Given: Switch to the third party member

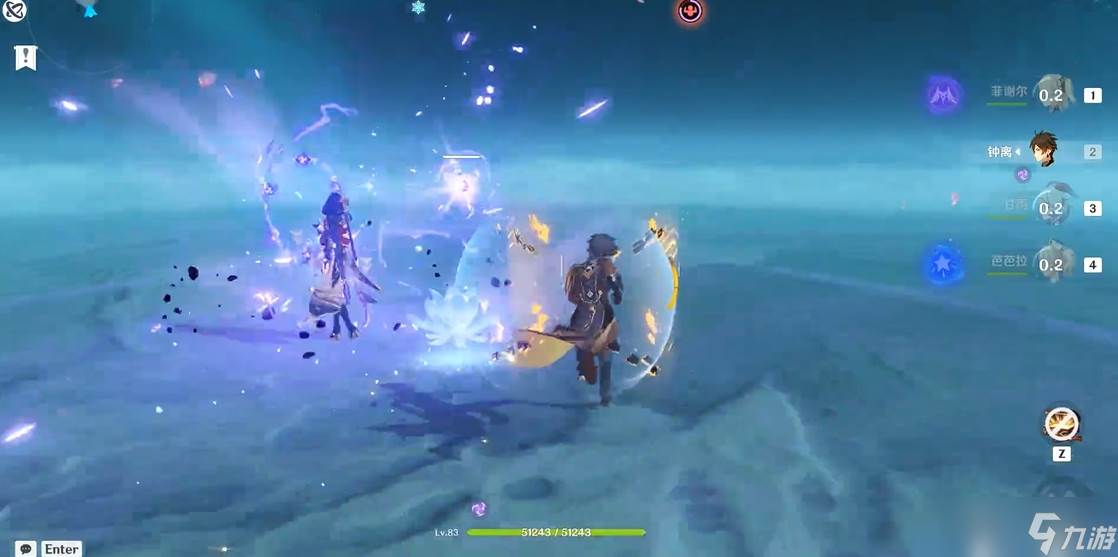Looking at the screenshot, I should click(1050, 208).
